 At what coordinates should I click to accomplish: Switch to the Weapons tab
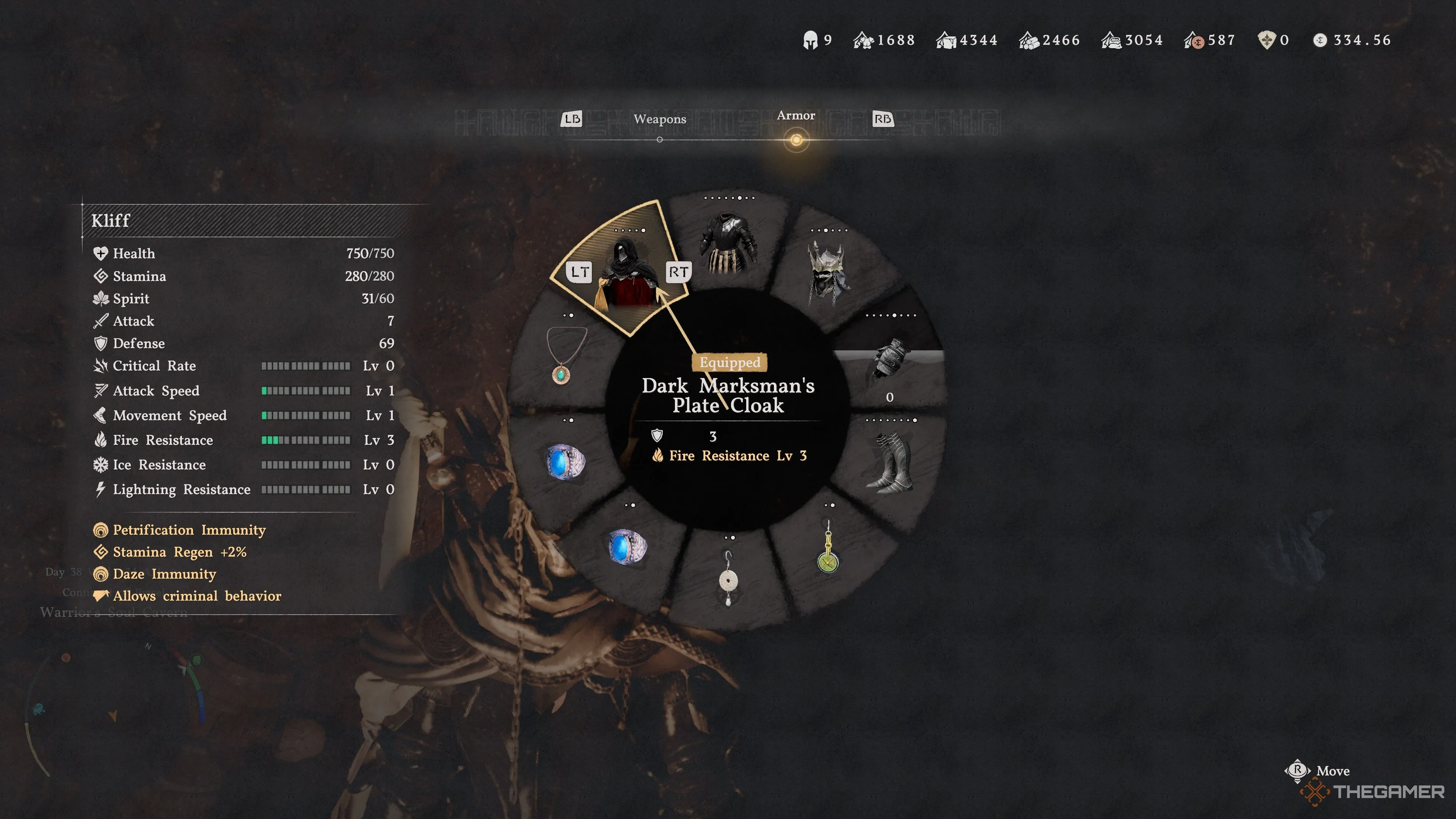[x=660, y=119]
